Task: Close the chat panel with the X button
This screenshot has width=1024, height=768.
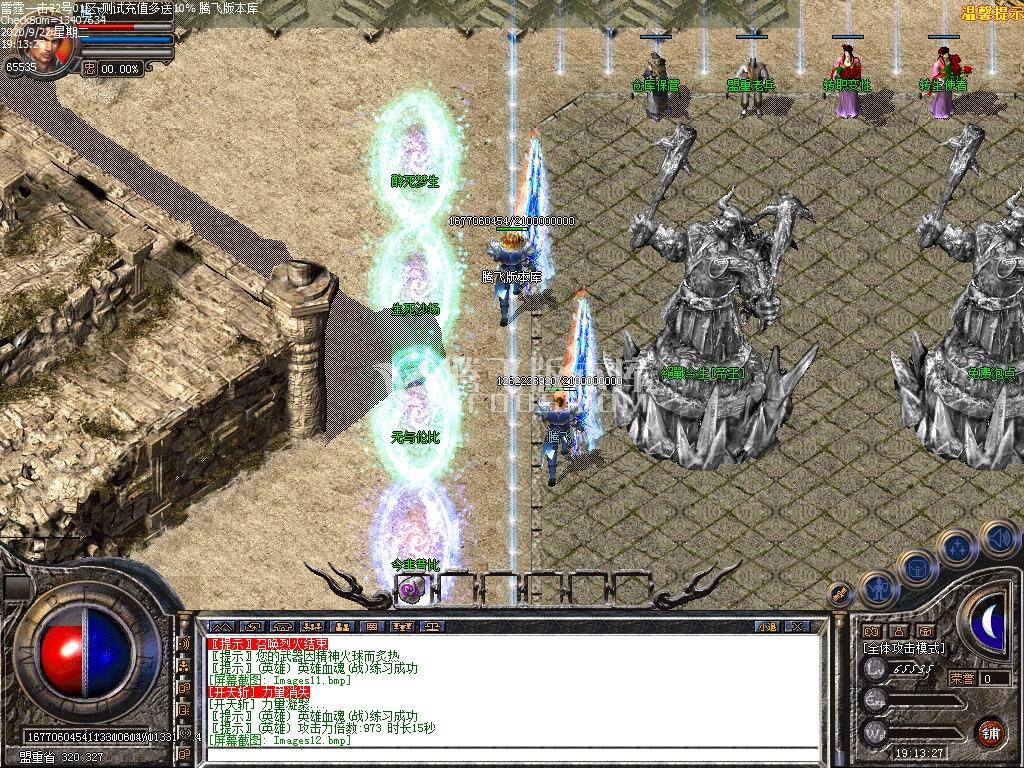Action: point(796,626)
